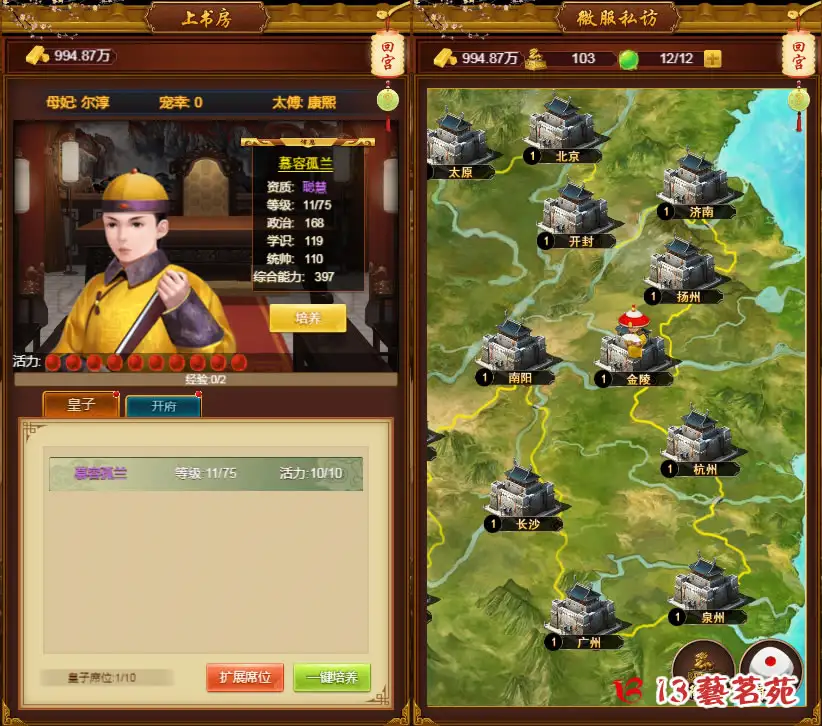This screenshot has height=726, width=822.
Task: Select the 广州 city node
Action: pyautogui.click(x=582, y=616)
